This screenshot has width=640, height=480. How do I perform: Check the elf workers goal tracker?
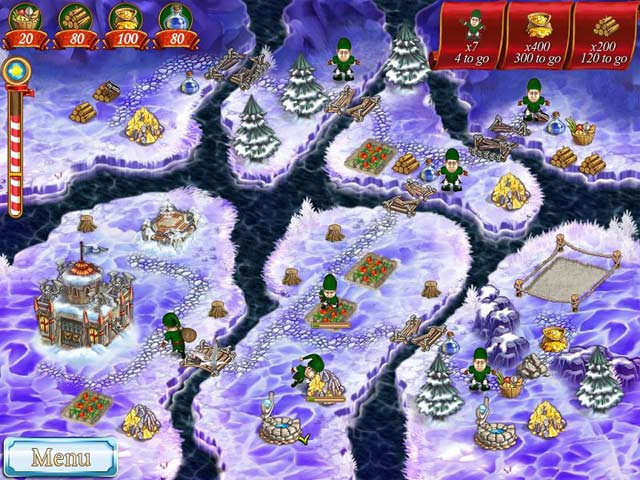click(474, 34)
